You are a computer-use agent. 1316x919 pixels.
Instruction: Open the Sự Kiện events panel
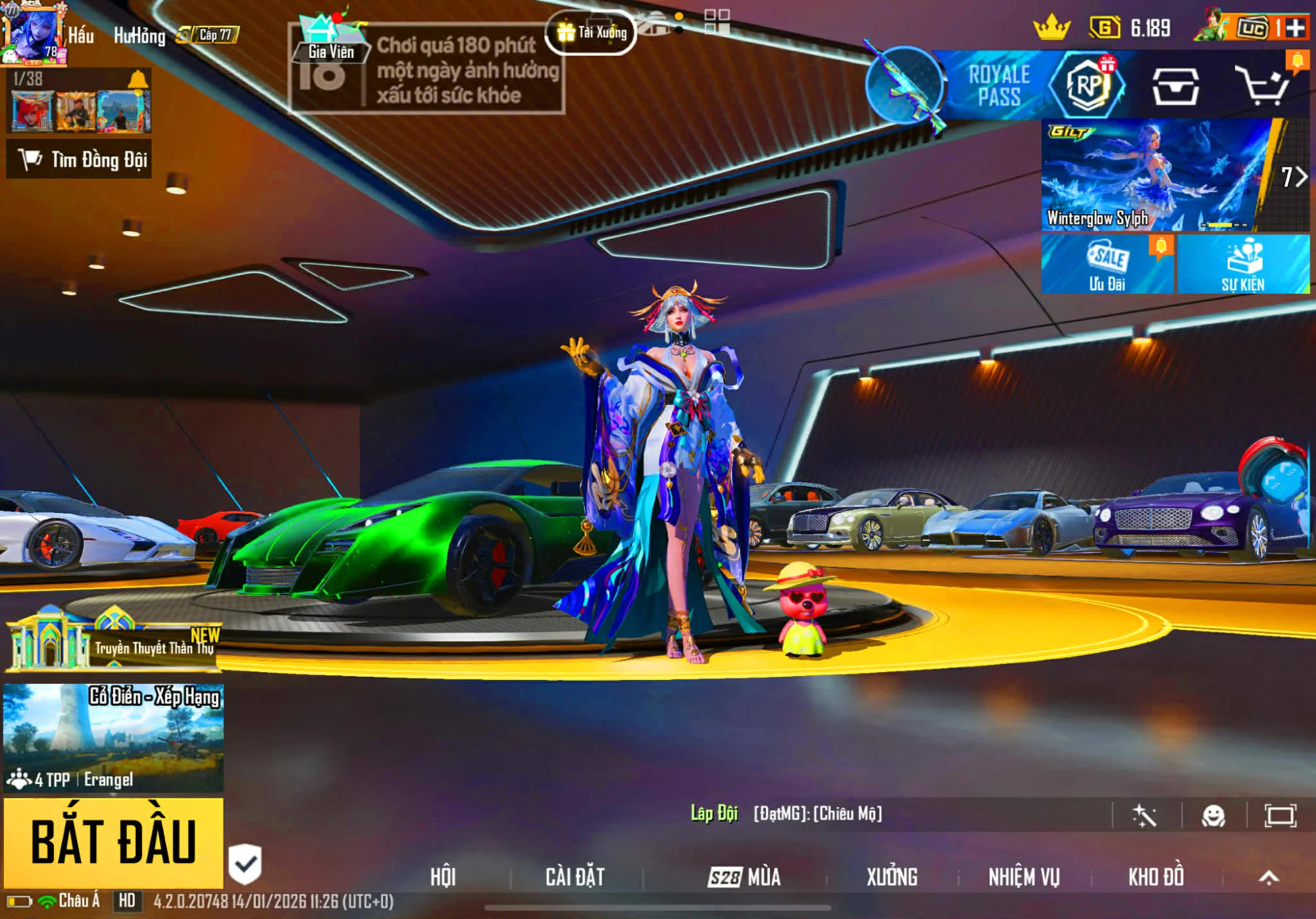[1243, 265]
